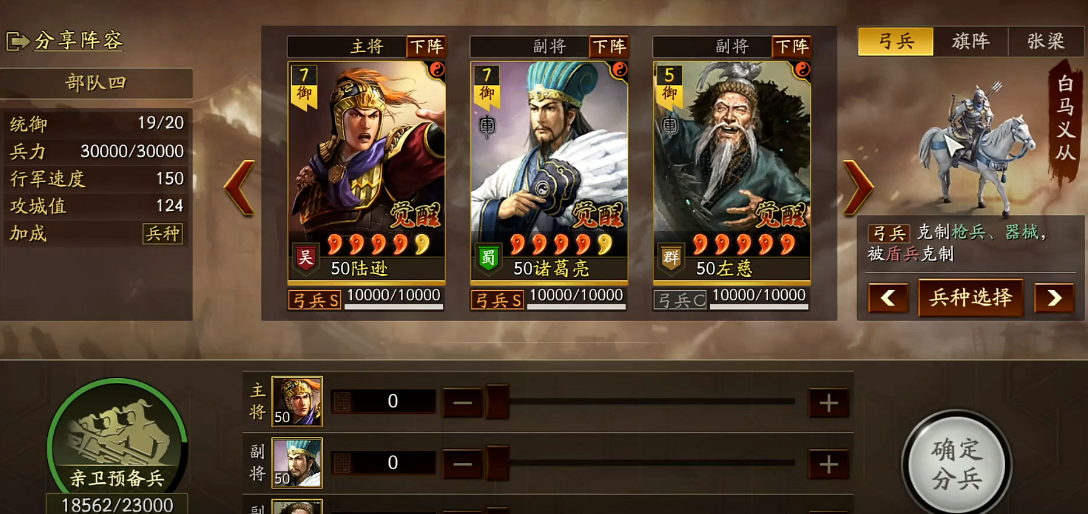This screenshot has width=1088, height=514.
Task: Open the 张梁 tab
Action: tap(1046, 41)
